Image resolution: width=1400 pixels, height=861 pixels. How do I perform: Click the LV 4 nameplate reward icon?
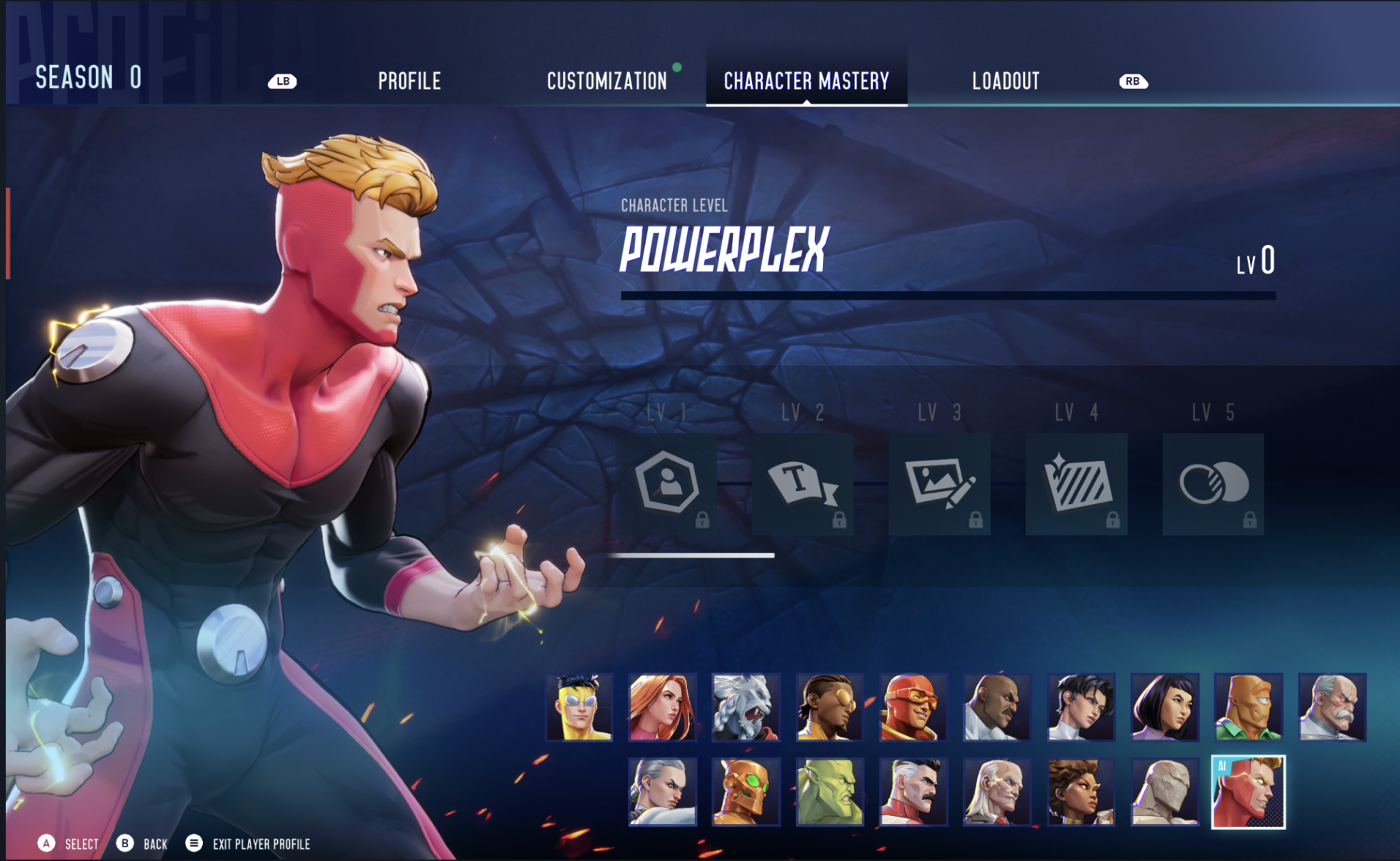tap(1076, 485)
